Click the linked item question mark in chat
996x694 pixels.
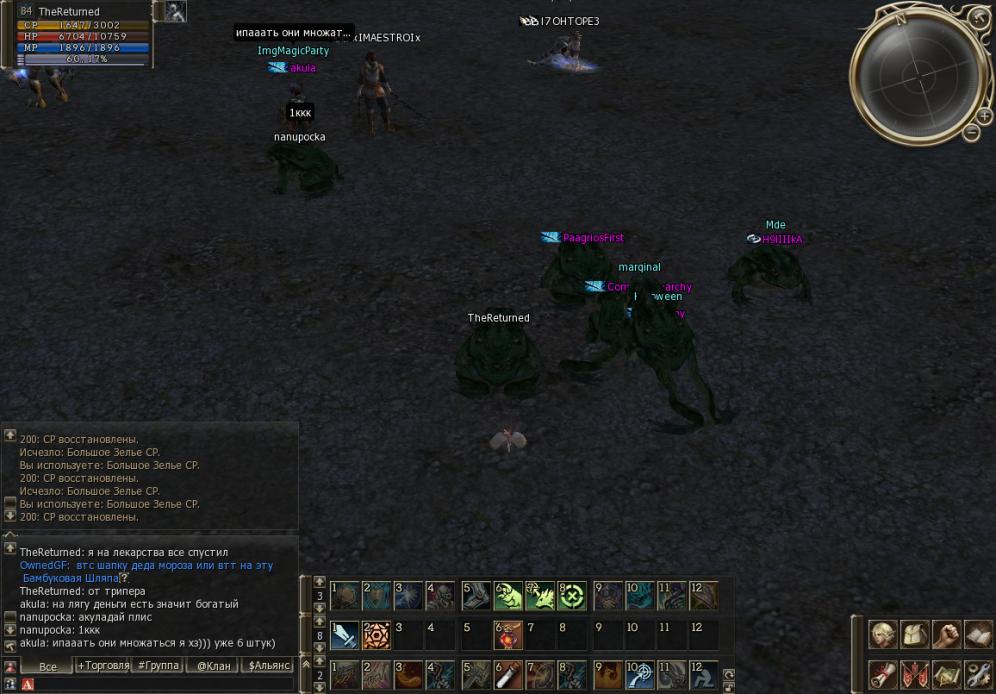click(x=124, y=578)
